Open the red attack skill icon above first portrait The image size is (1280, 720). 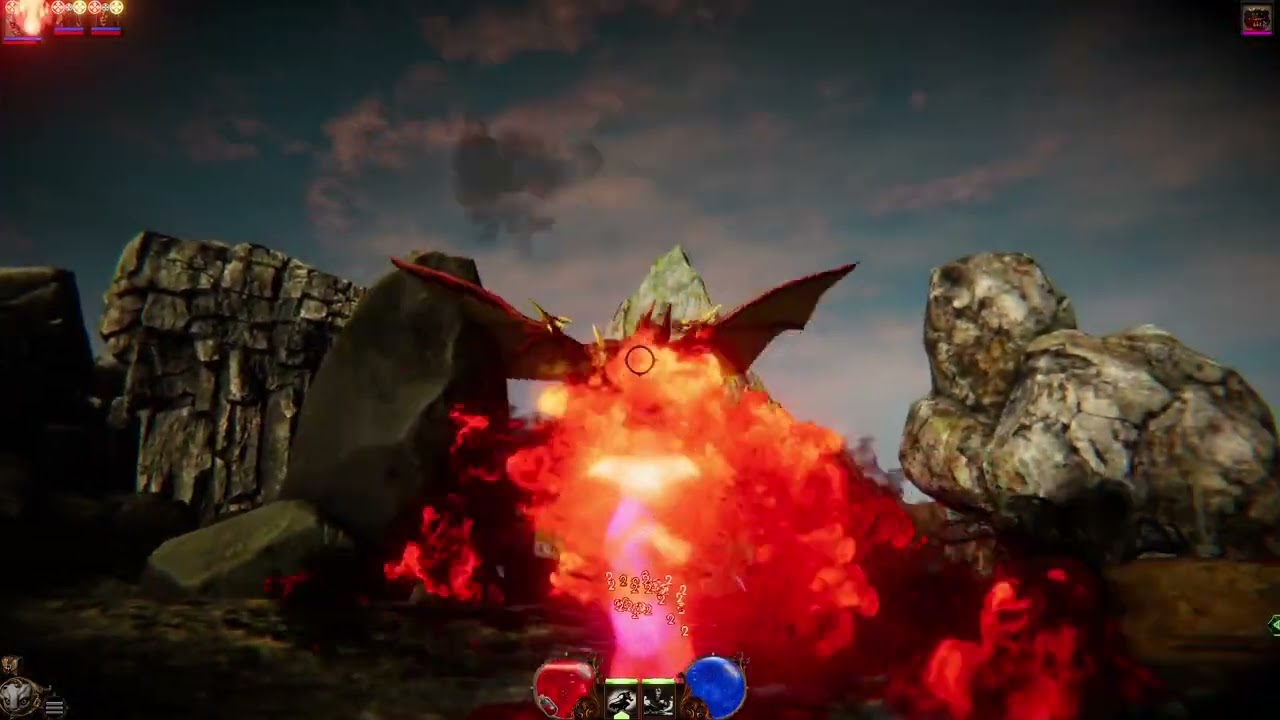(11, 7)
